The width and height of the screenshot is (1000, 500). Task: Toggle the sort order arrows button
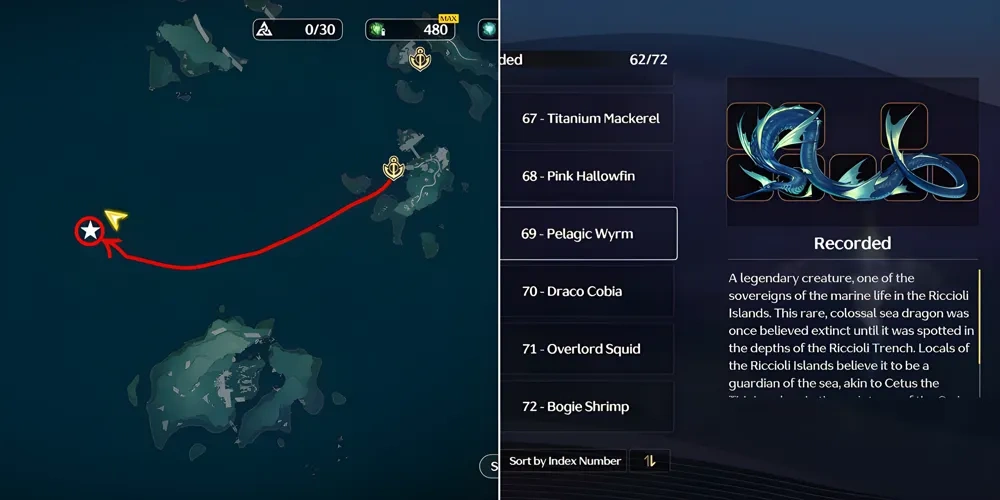[650, 461]
